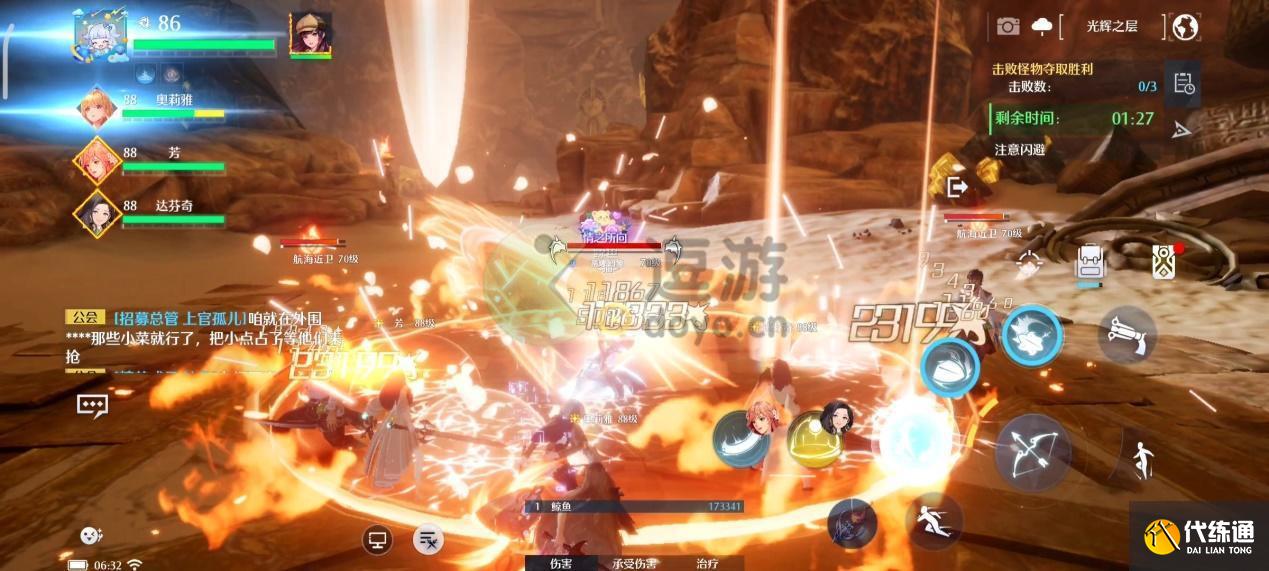Viewport: 1269px width, 571px height.
Task: Toggle the target lock crosshair
Action: [x=1029, y=264]
